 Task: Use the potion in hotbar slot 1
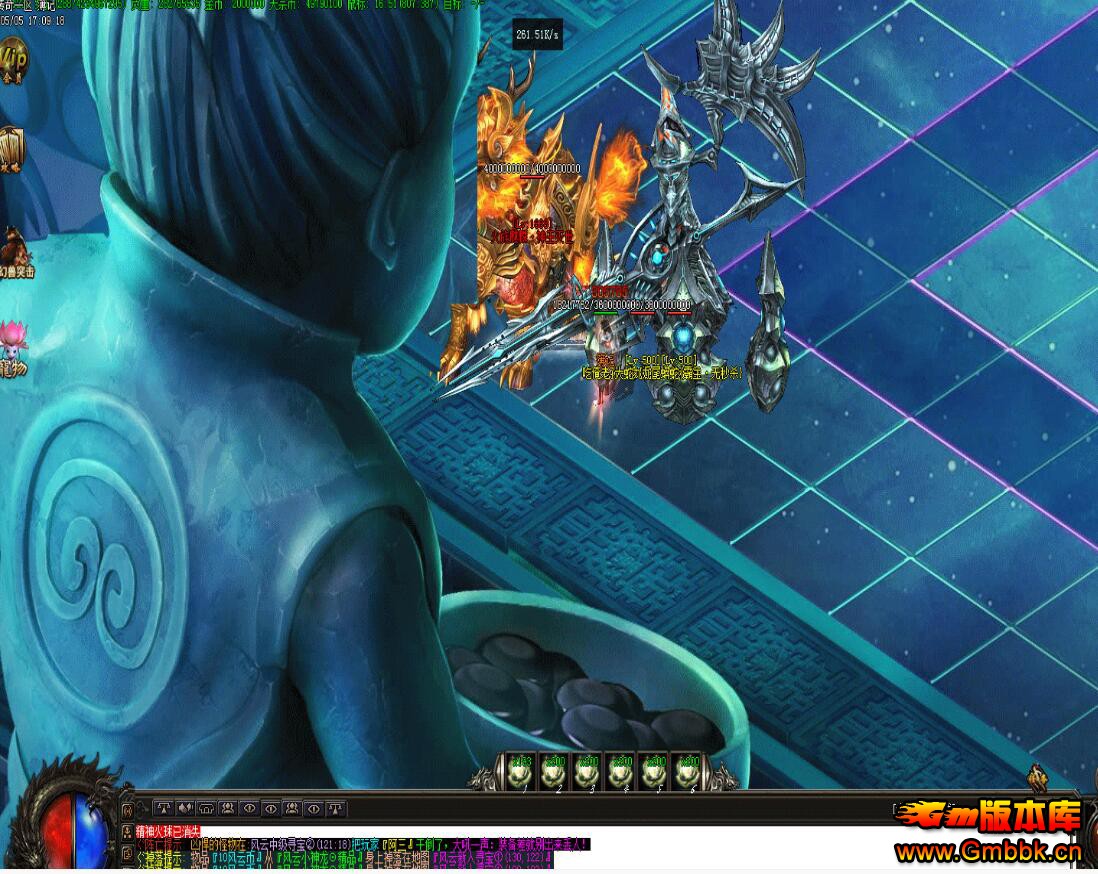click(x=520, y=772)
